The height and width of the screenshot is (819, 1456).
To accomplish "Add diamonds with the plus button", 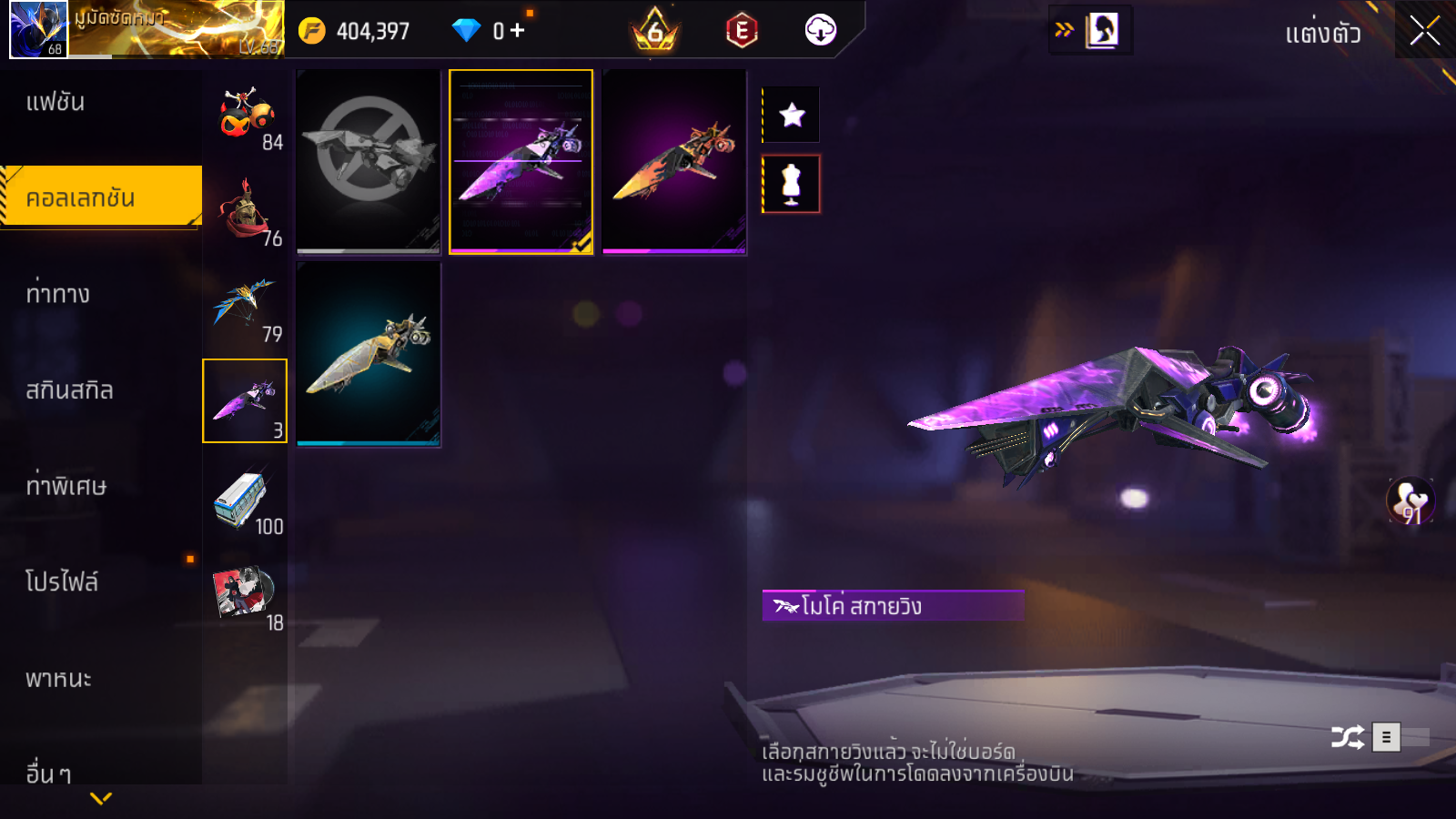I will point(518,31).
